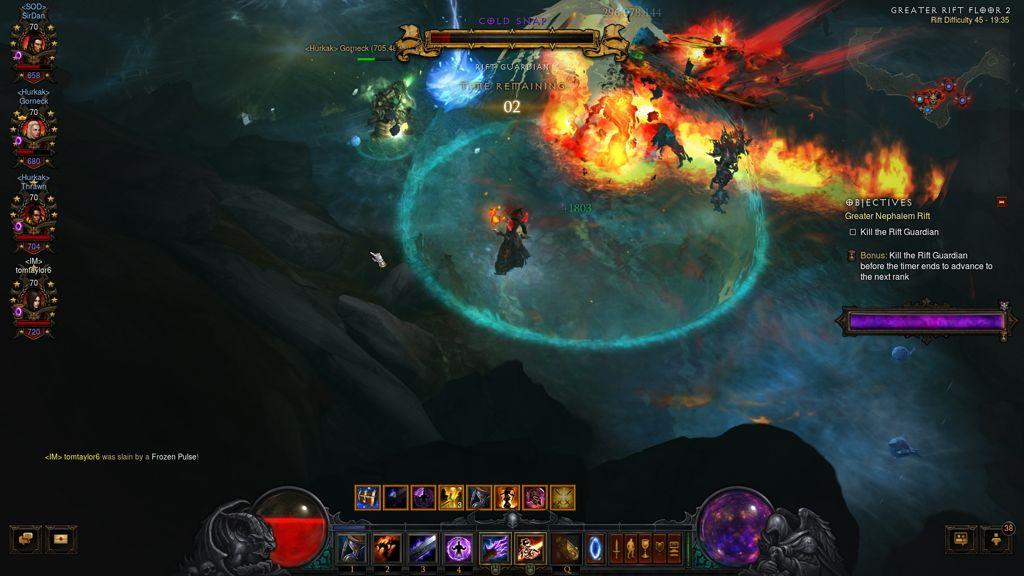The height and width of the screenshot is (576, 1024).
Task: Collapse the Objectives tracker
Action: pos(1001,202)
